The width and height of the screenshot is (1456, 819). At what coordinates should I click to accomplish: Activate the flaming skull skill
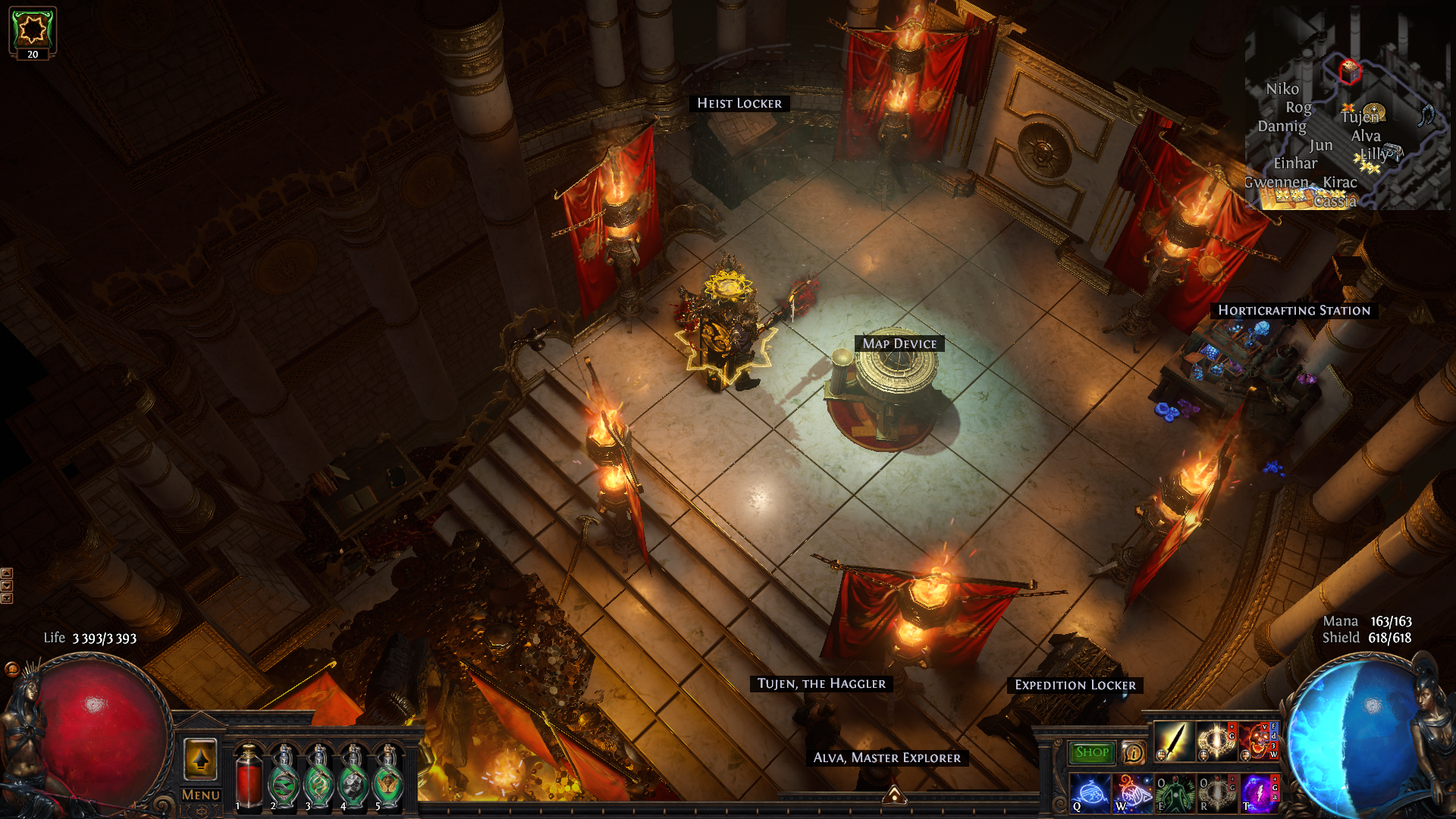tap(1257, 741)
